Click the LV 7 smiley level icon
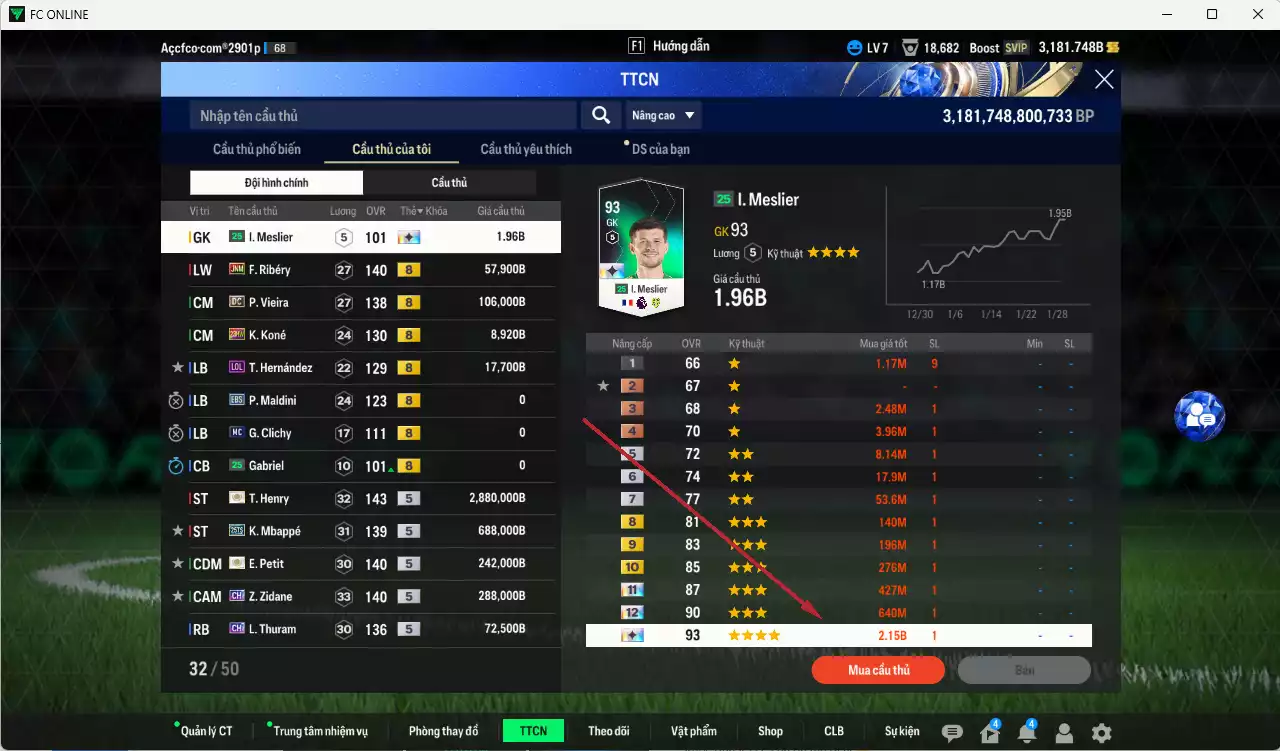Image resolution: width=1280 pixels, height=751 pixels. 854,46
